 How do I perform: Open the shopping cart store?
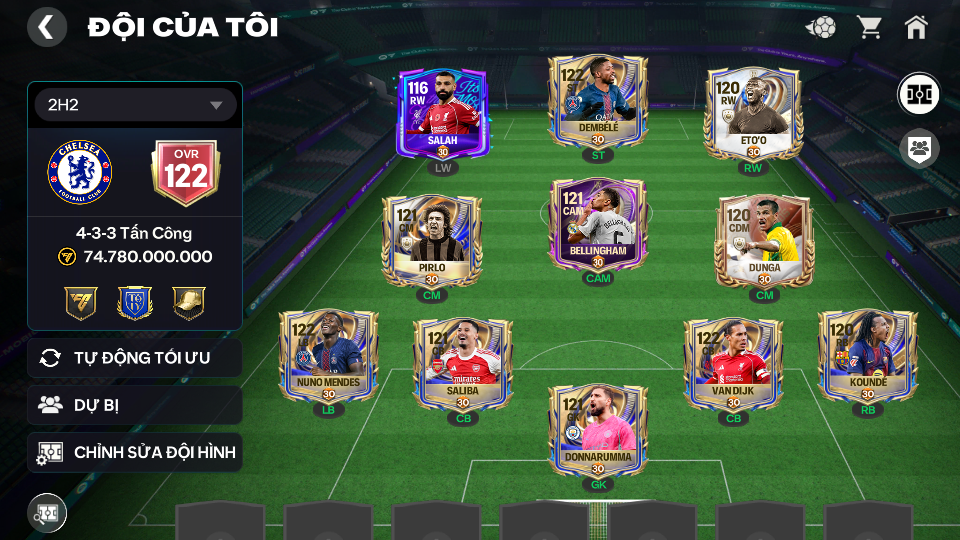[x=869, y=27]
